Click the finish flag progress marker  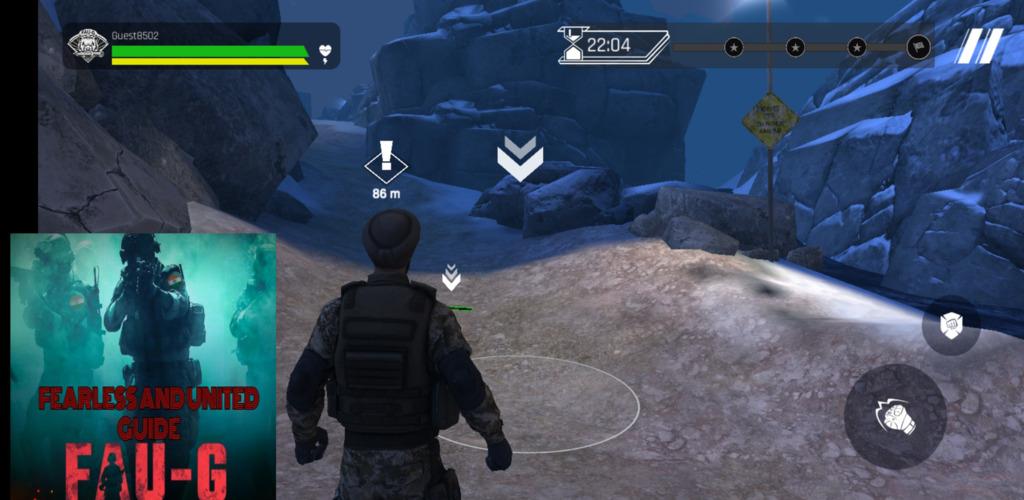pyautogui.click(x=917, y=47)
